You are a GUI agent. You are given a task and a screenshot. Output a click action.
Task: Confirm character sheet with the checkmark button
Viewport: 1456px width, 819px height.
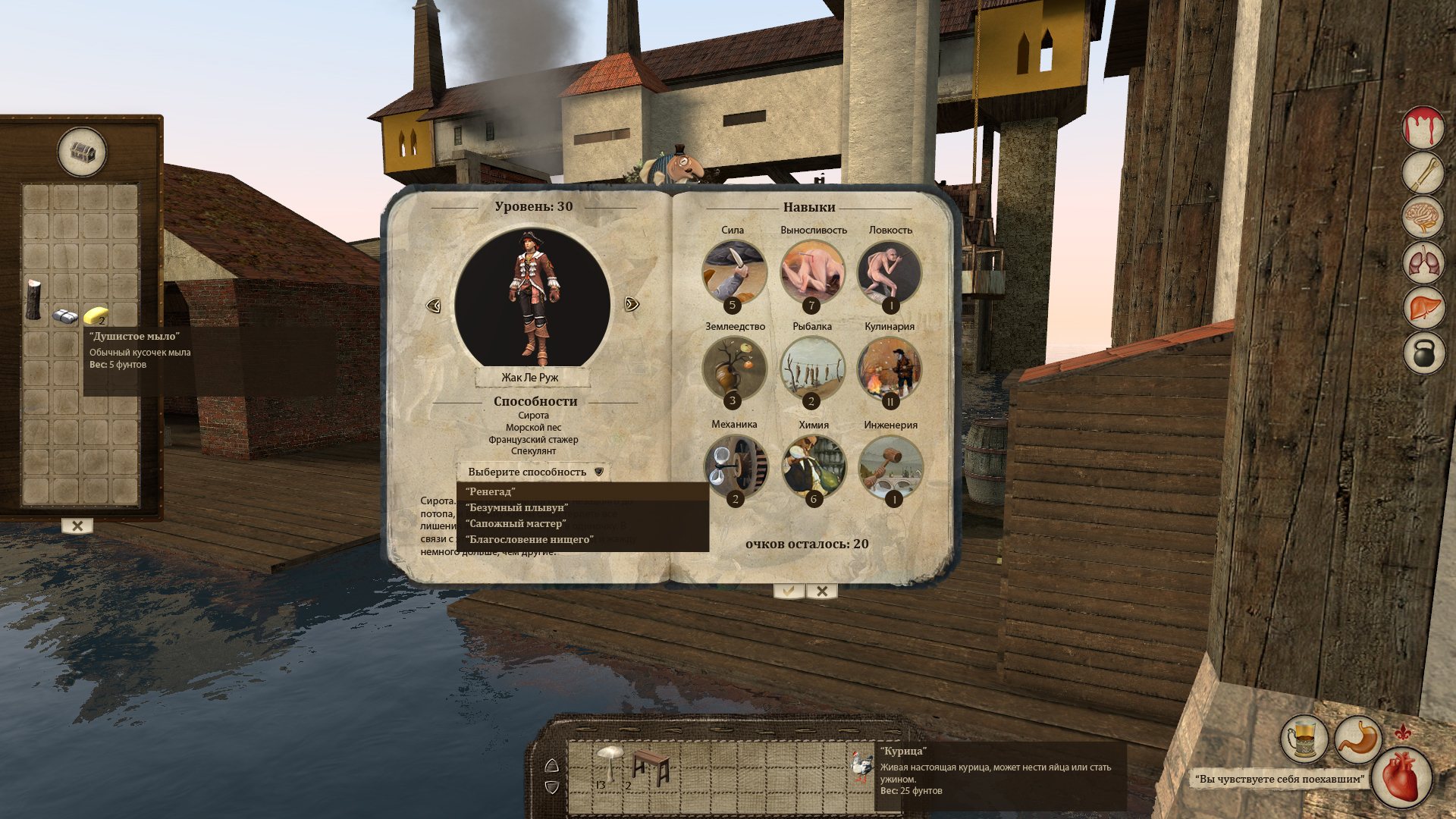[x=789, y=591]
